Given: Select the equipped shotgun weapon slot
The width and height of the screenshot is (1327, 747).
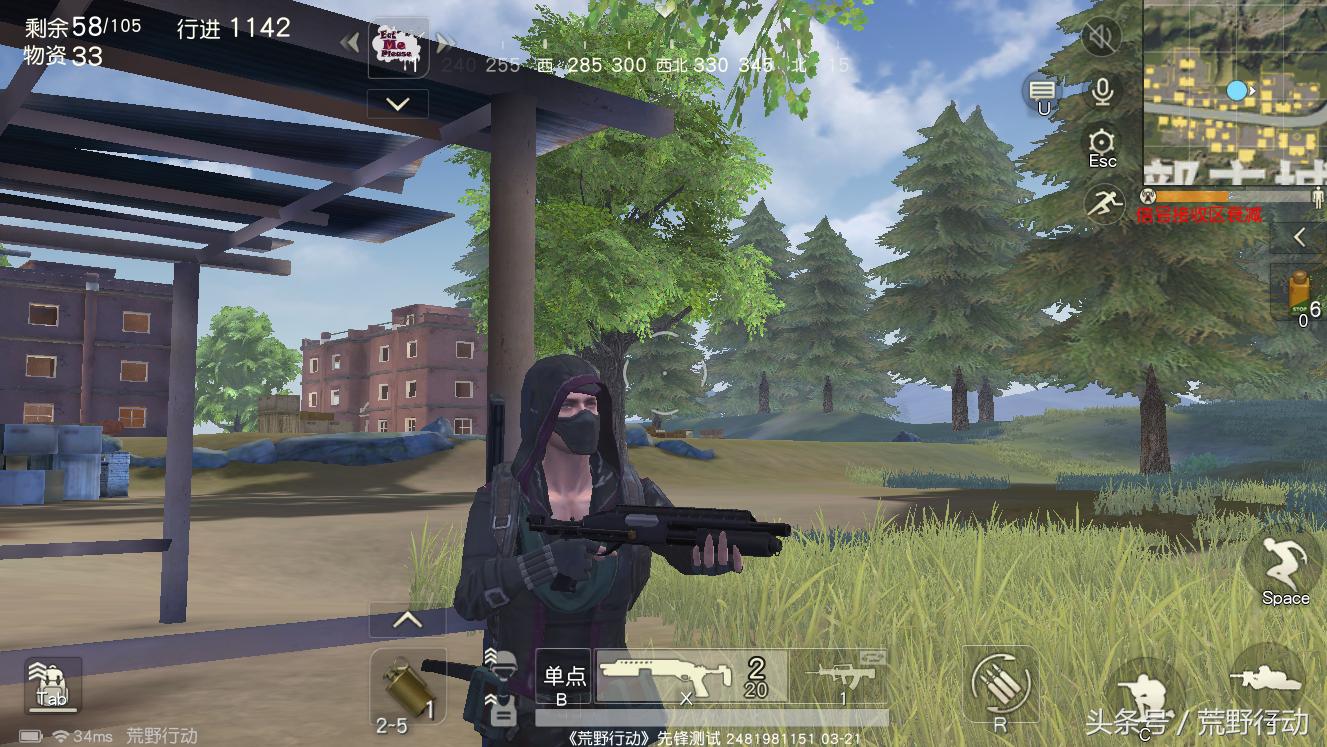Looking at the screenshot, I should (690, 677).
